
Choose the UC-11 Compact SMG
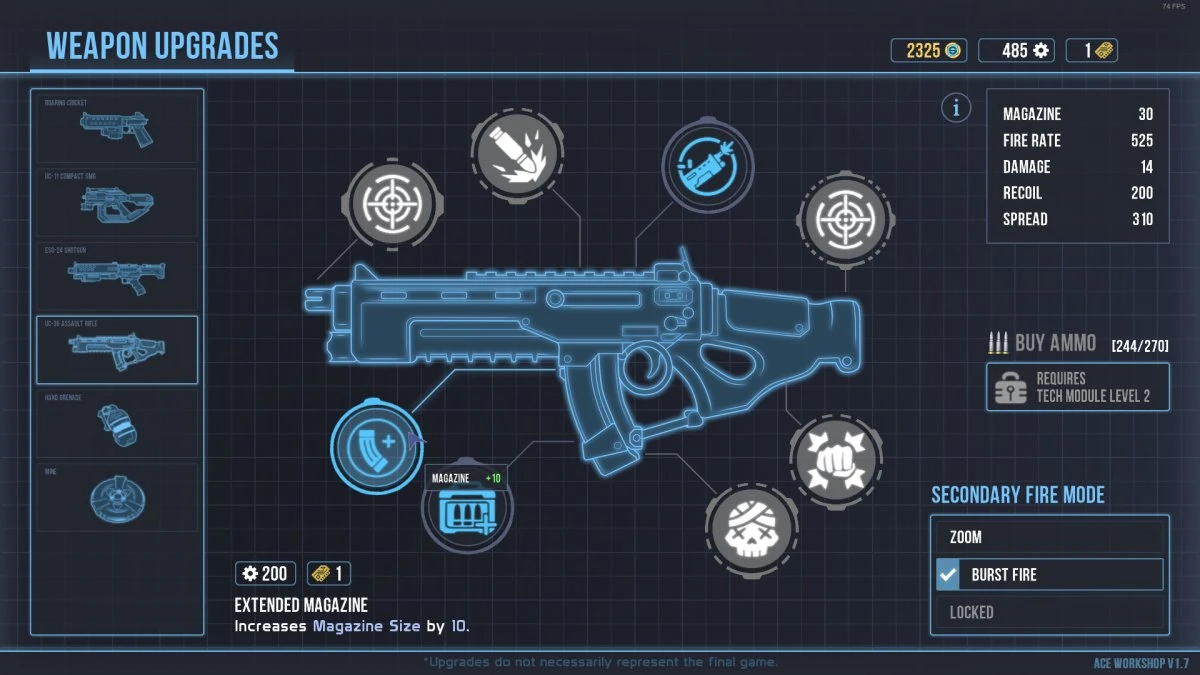pyautogui.click(x=117, y=204)
